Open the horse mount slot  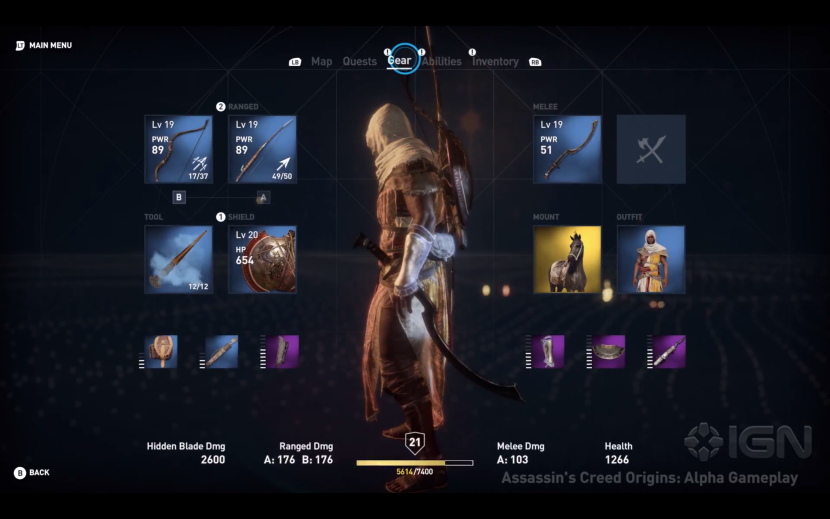tap(567, 259)
